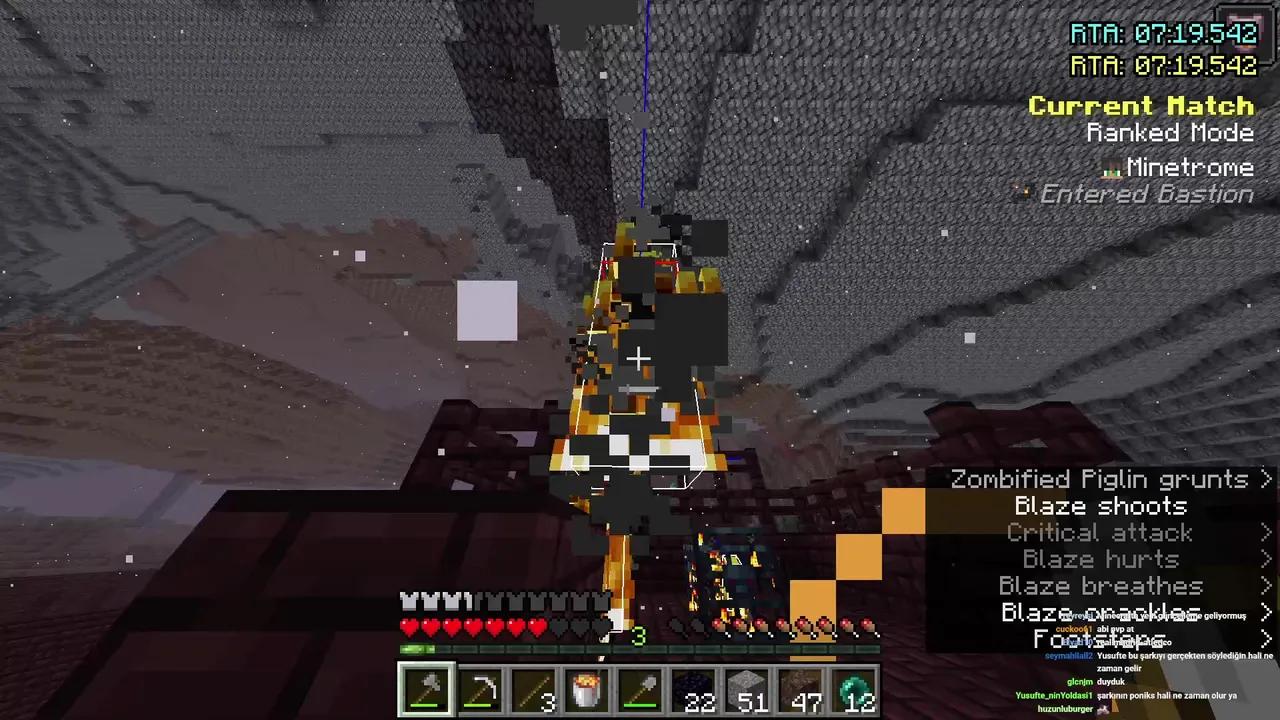Click the cuckoo61 username in chat
1280x720 pixels.
(1073, 629)
